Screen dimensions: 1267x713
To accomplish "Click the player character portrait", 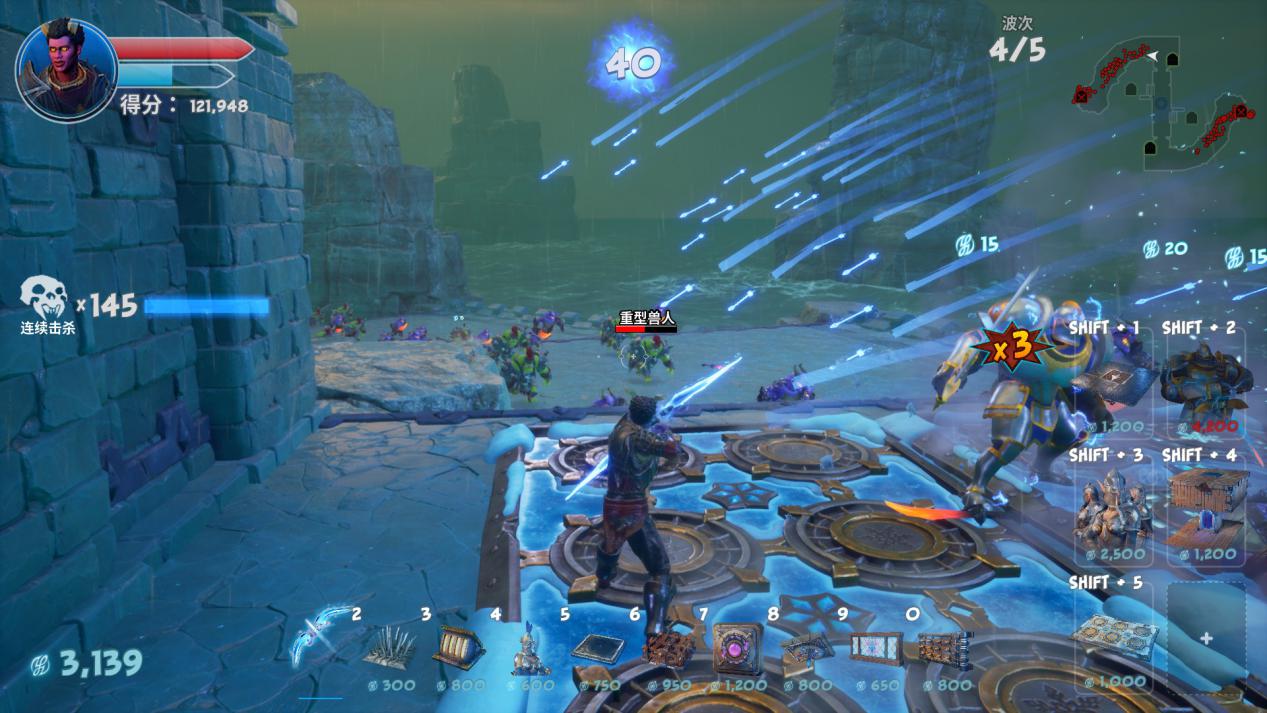I will [x=66, y=69].
